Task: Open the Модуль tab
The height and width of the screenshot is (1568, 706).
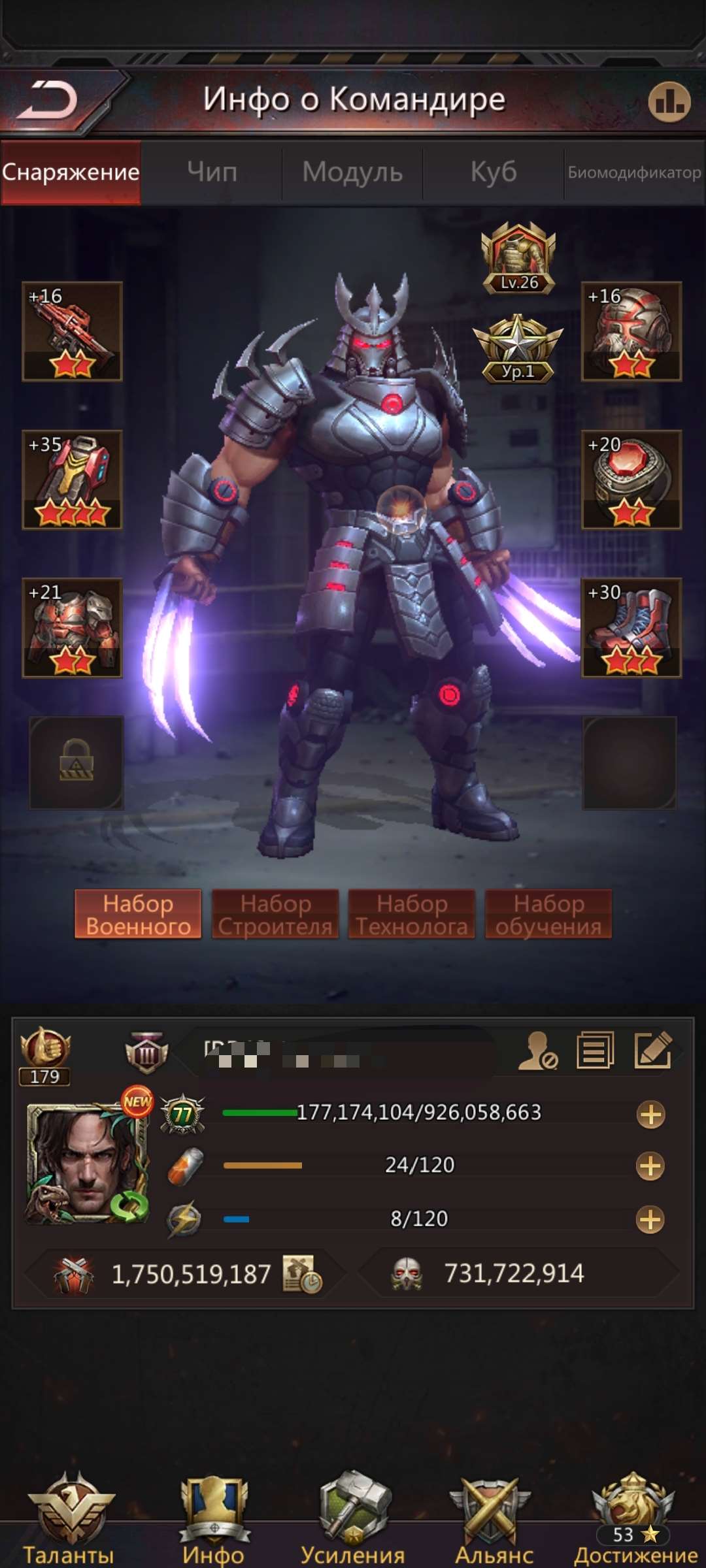Action: [352, 172]
